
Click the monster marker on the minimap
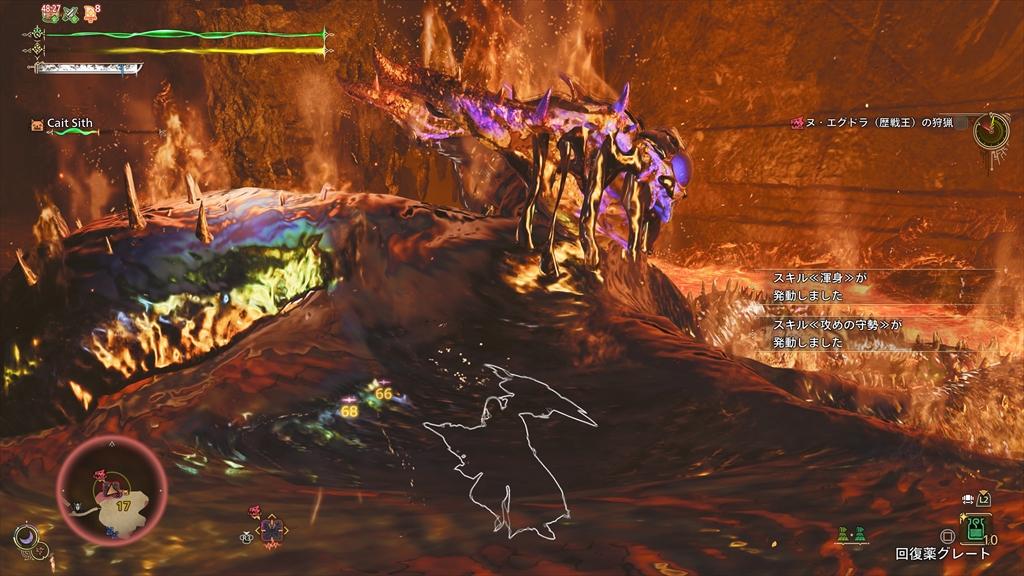101,473
